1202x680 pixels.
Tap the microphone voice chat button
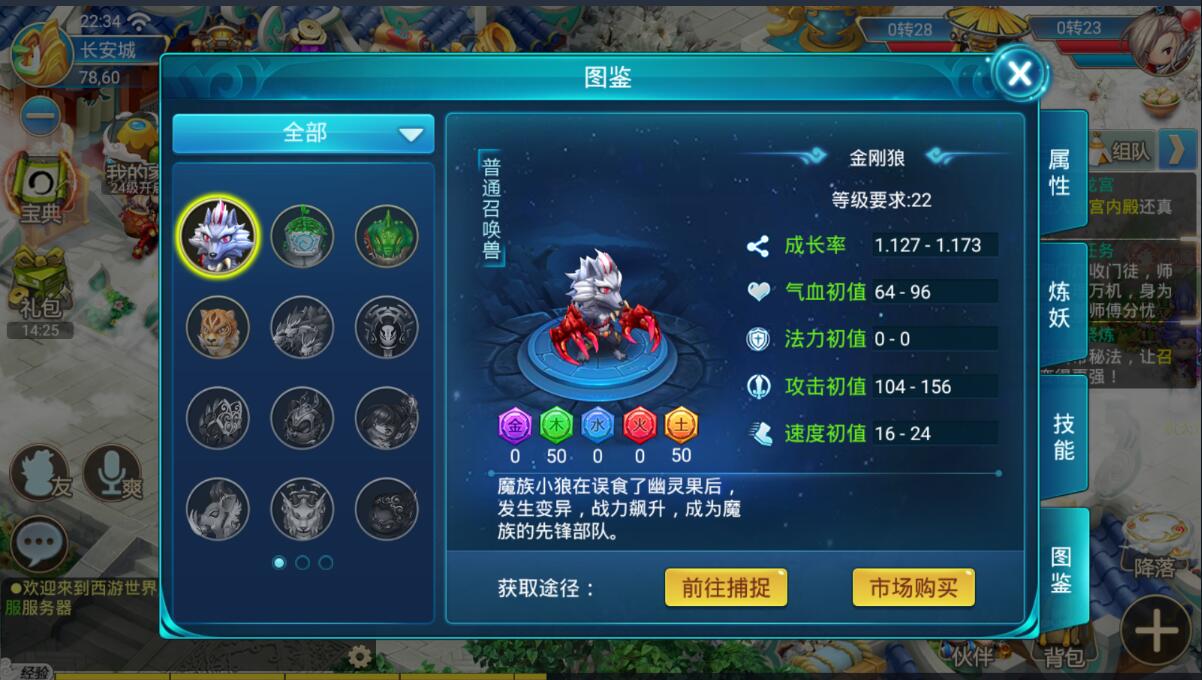(112, 472)
